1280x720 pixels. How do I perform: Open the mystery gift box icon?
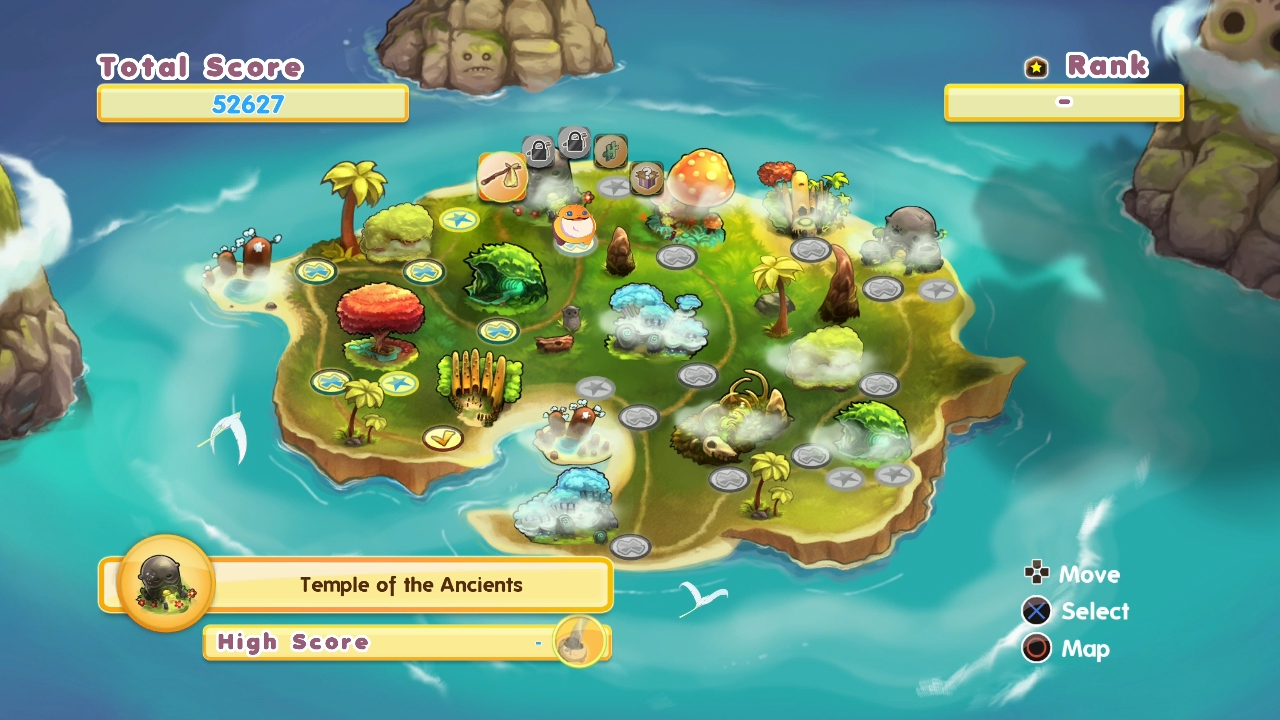click(x=645, y=176)
